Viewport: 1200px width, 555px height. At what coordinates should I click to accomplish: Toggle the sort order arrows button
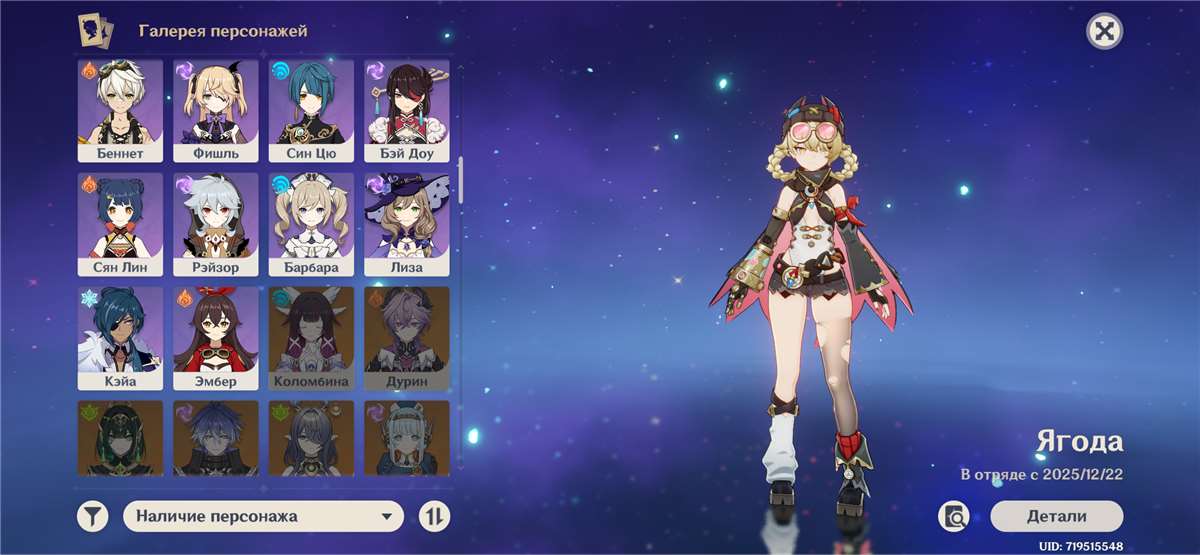(x=434, y=516)
